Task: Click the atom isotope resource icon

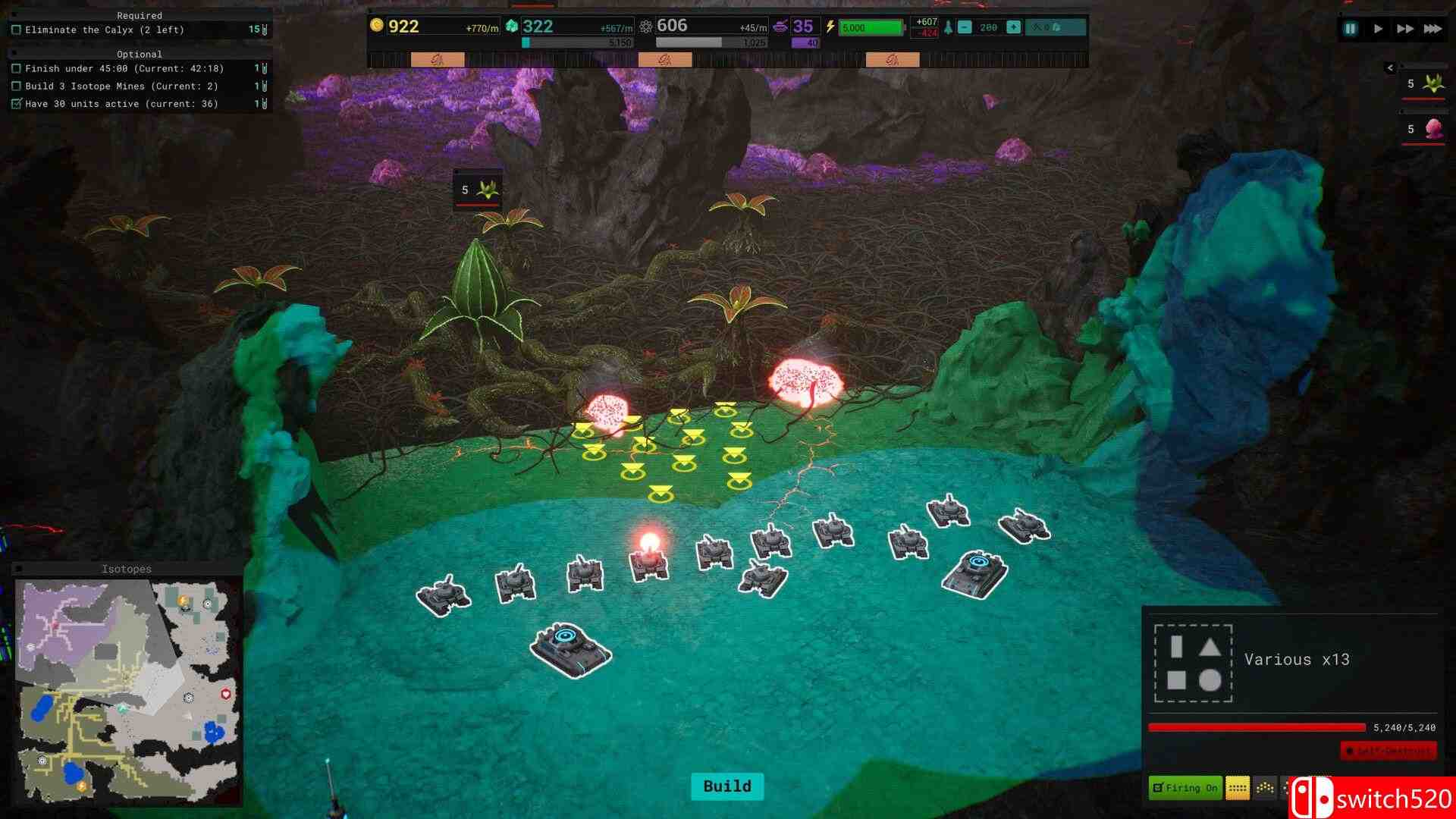Action: [x=645, y=27]
